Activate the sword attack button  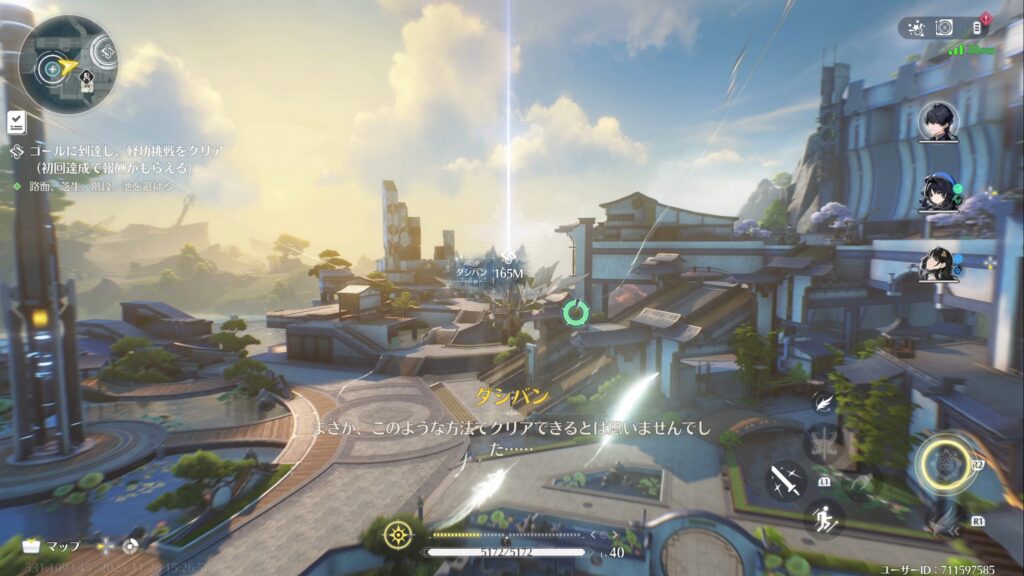click(x=785, y=480)
